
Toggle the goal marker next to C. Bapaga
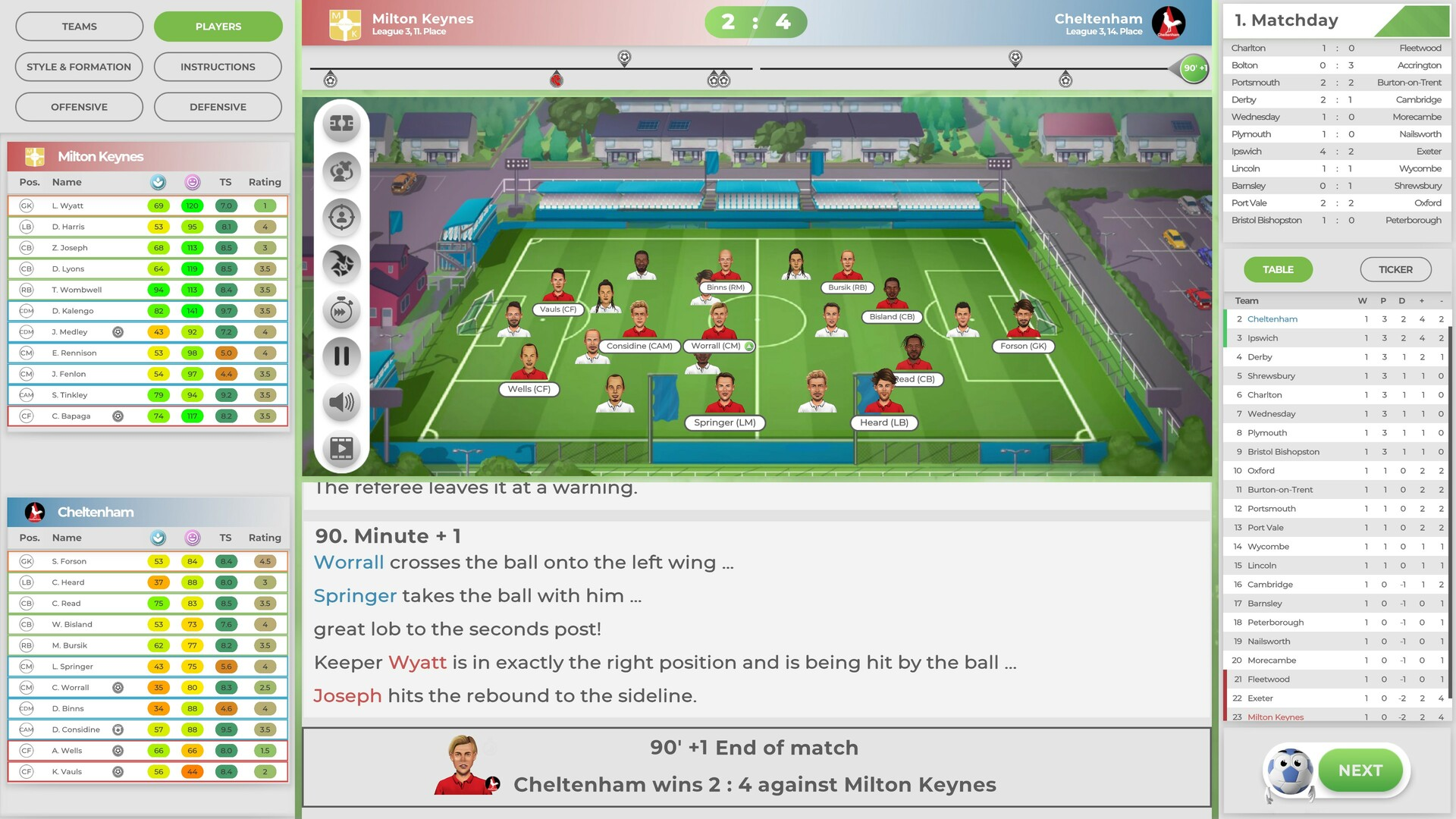click(x=118, y=416)
